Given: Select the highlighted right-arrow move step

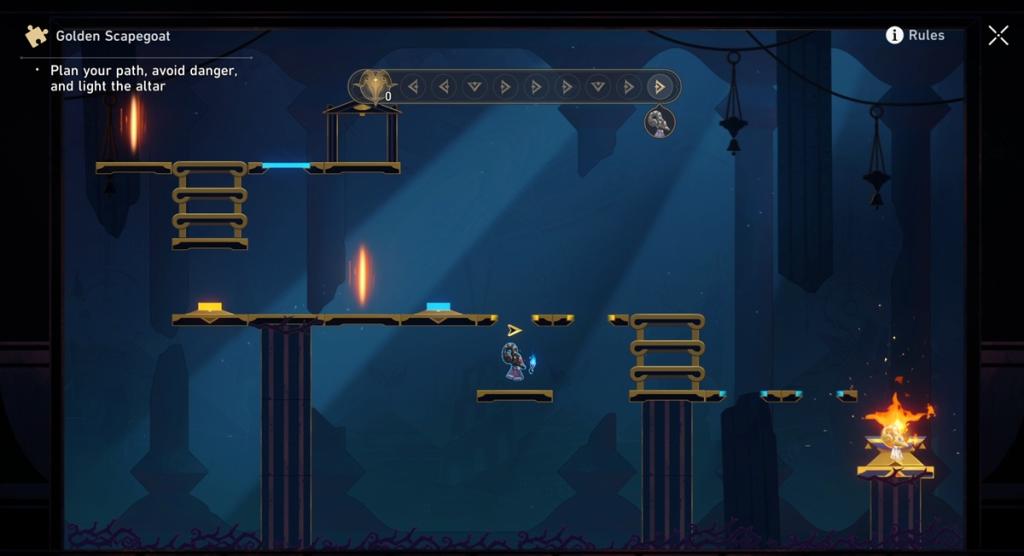Looking at the screenshot, I should tap(659, 87).
